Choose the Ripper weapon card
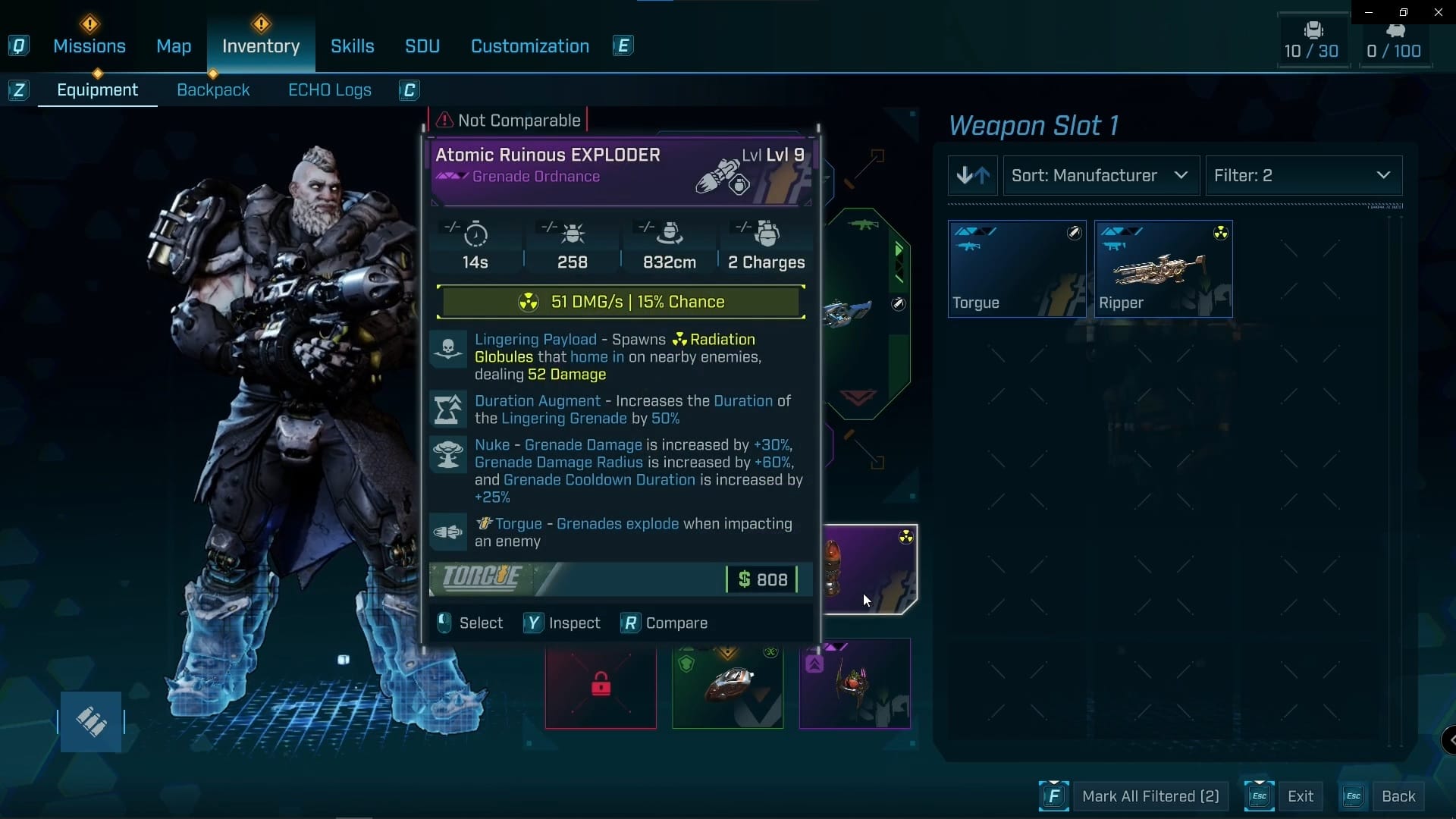Viewport: 1456px width, 819px height. click(1163, 268)
